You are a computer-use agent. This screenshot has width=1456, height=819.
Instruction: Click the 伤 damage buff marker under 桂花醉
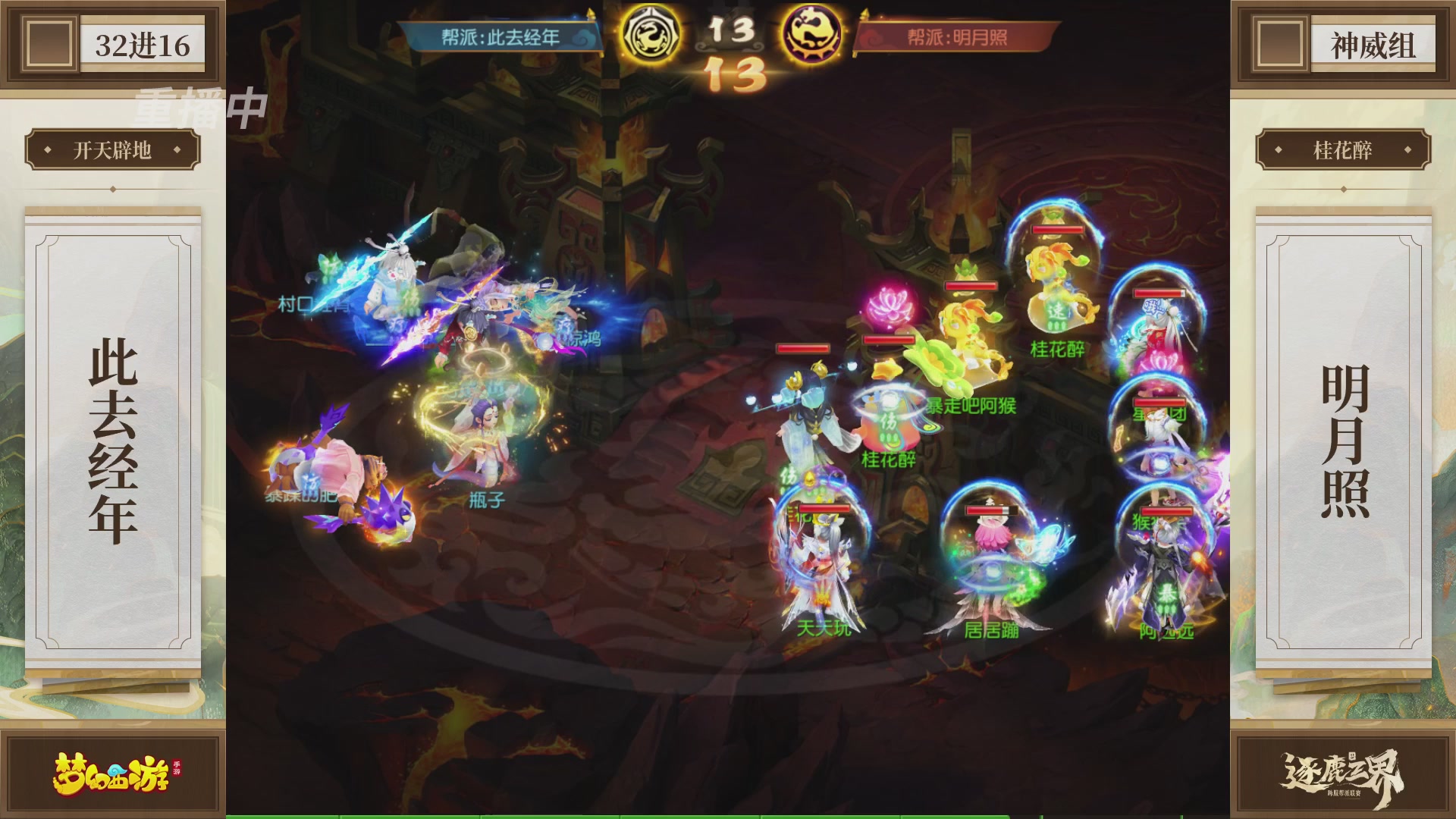(887, 422)
